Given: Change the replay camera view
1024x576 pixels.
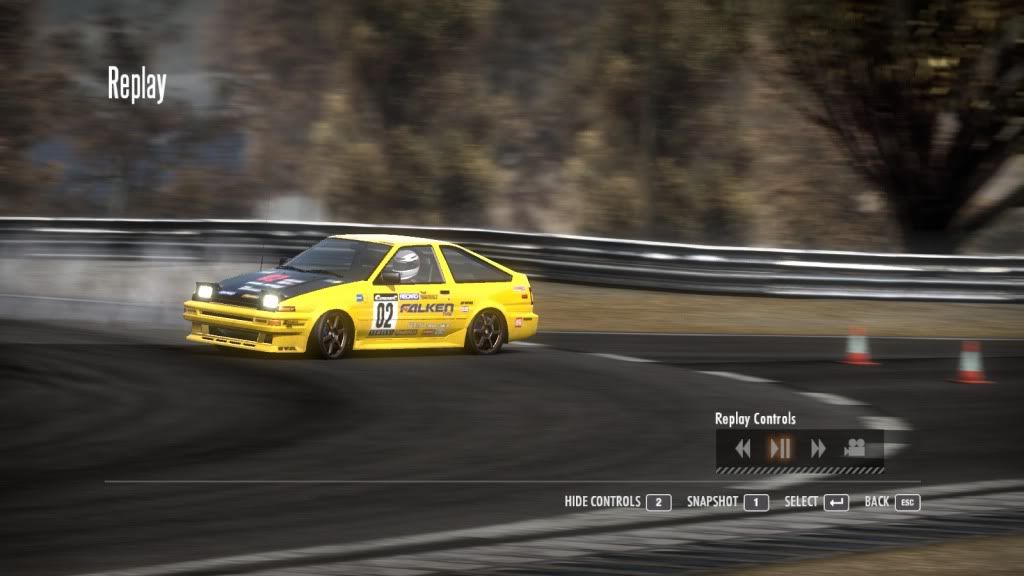Looking at the screenshot, I should click(855, 448).
